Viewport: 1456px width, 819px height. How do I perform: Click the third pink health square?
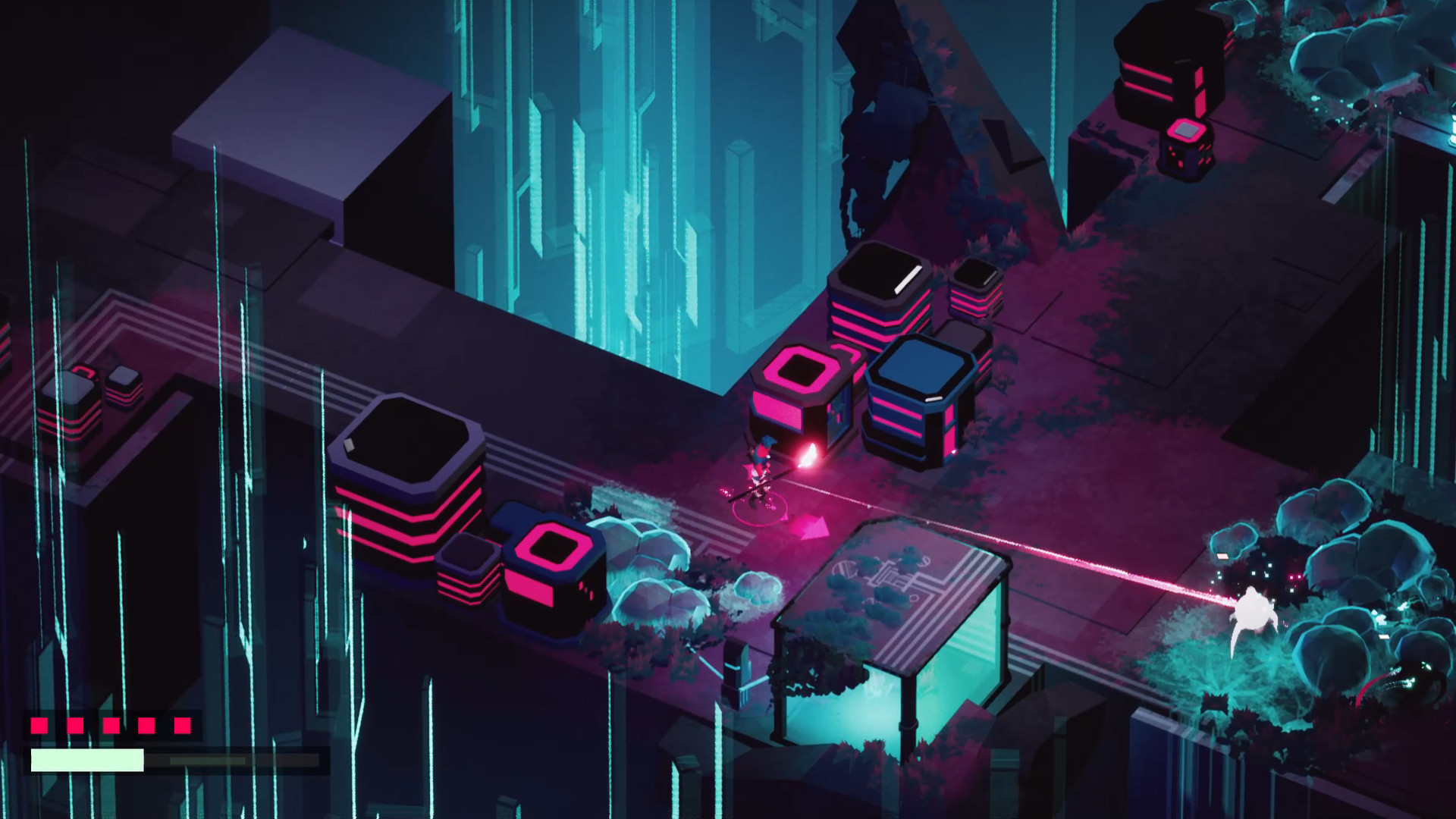111,725
